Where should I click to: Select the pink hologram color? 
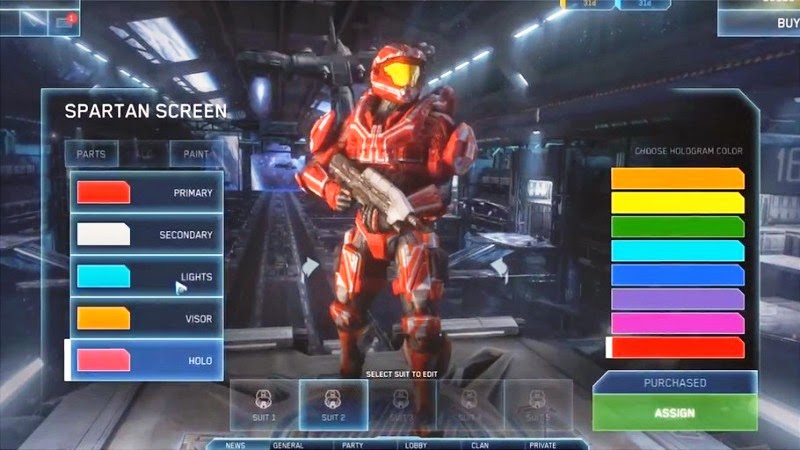[677, 323]
